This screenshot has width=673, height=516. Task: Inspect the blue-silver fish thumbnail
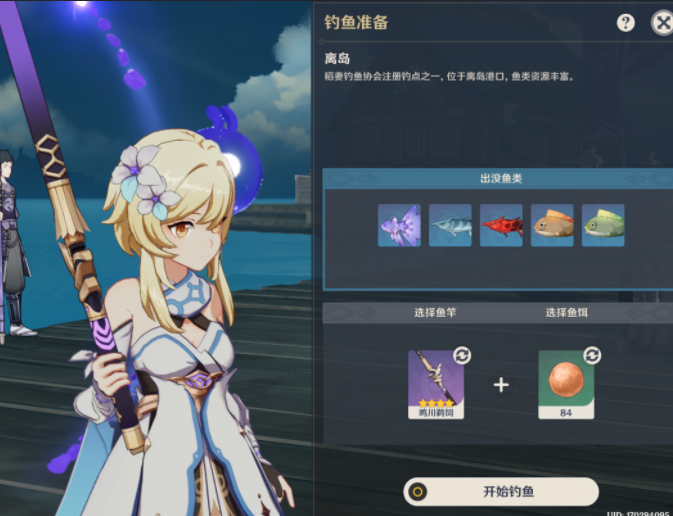click(450, 225)
